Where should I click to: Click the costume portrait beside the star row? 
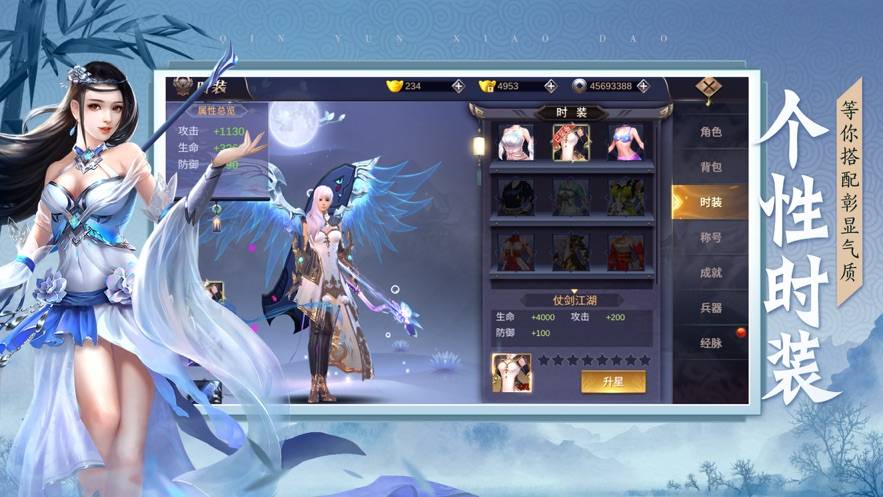tap(511, 372)
